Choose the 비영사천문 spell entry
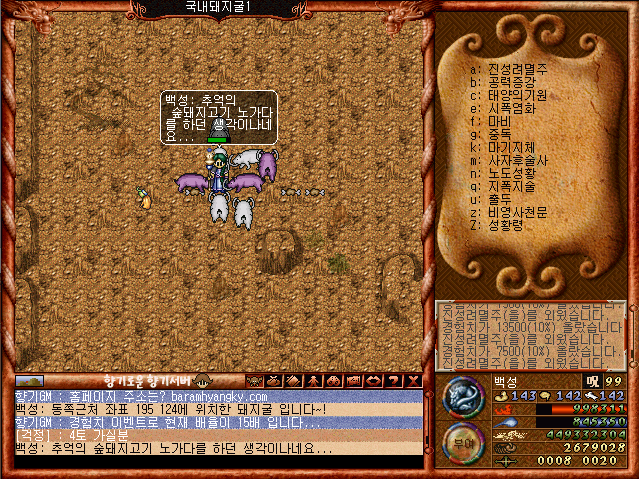Screen dimensions: 639x479 pos(517,212)
